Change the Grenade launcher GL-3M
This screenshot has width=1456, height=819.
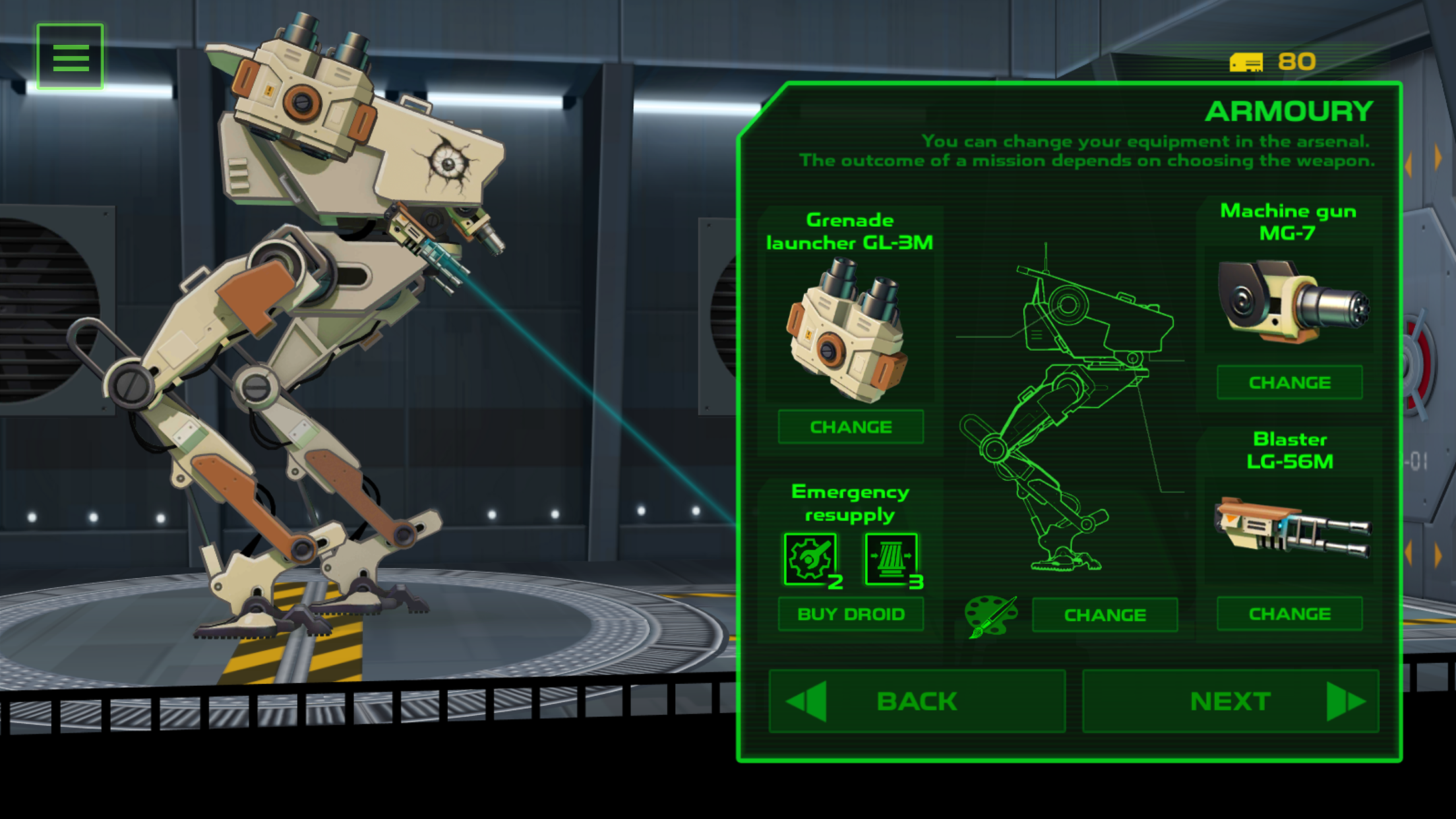[851, 427]
